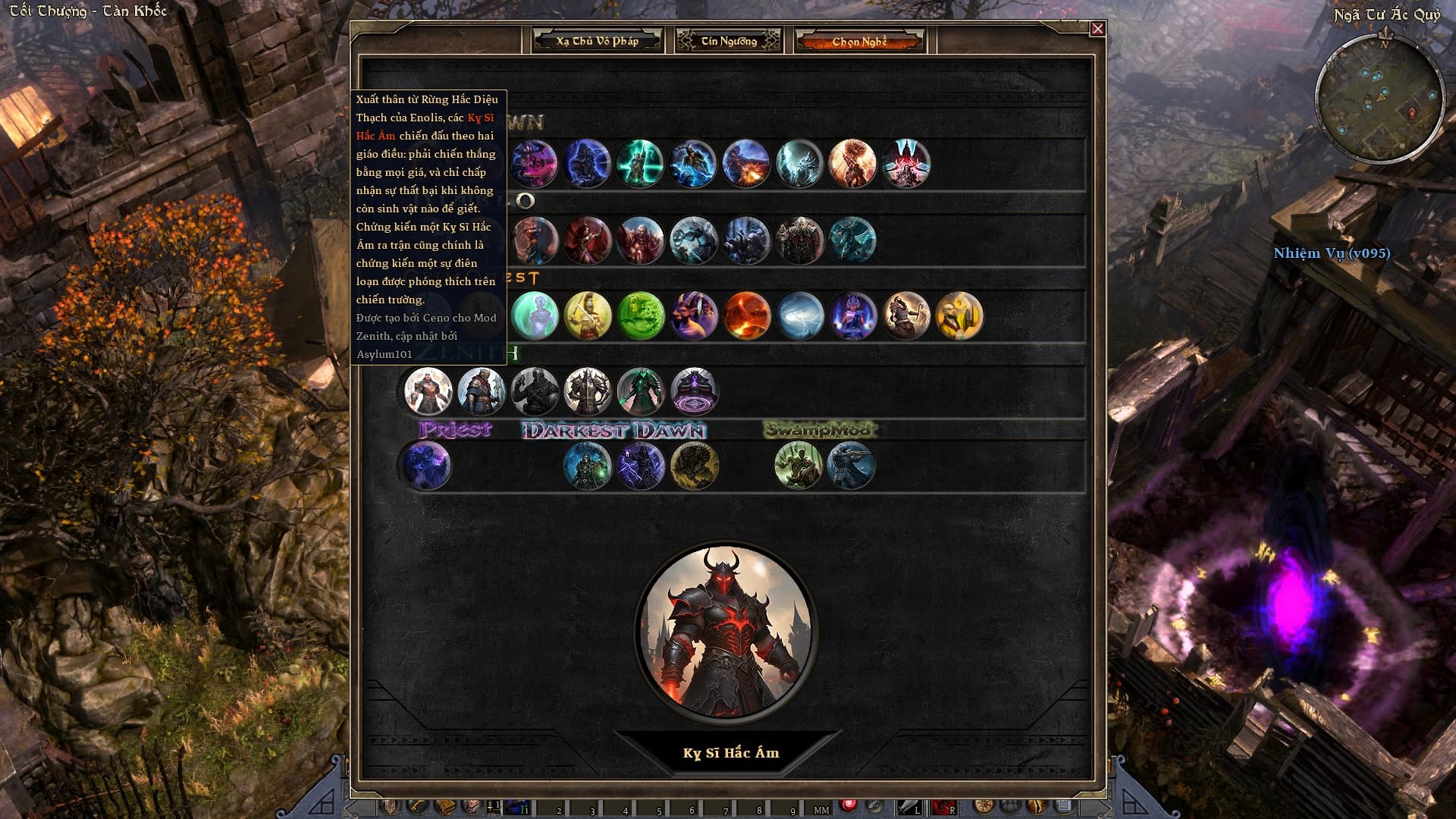Switch to the Tín Ngưỡng tab
The height and width of the screenshot is (819, 1456).
729,41
